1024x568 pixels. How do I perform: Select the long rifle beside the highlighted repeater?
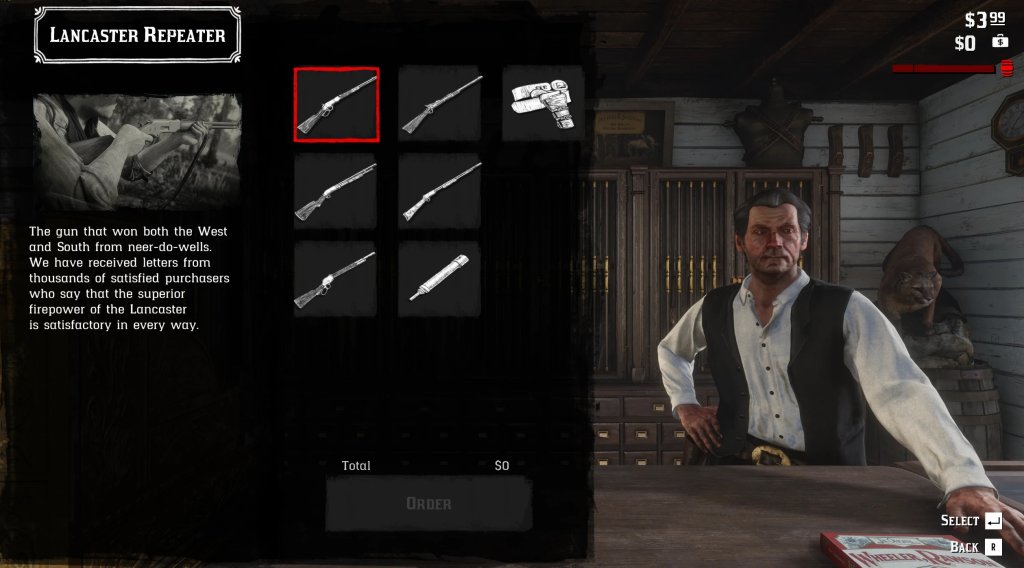439,104
